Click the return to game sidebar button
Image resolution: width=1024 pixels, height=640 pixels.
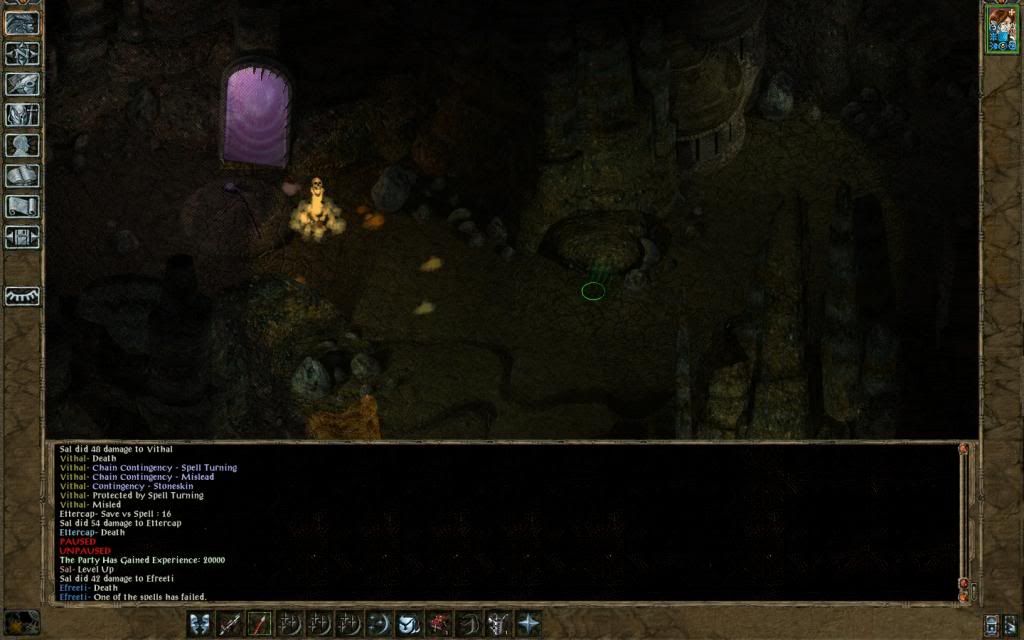point(23,22)
